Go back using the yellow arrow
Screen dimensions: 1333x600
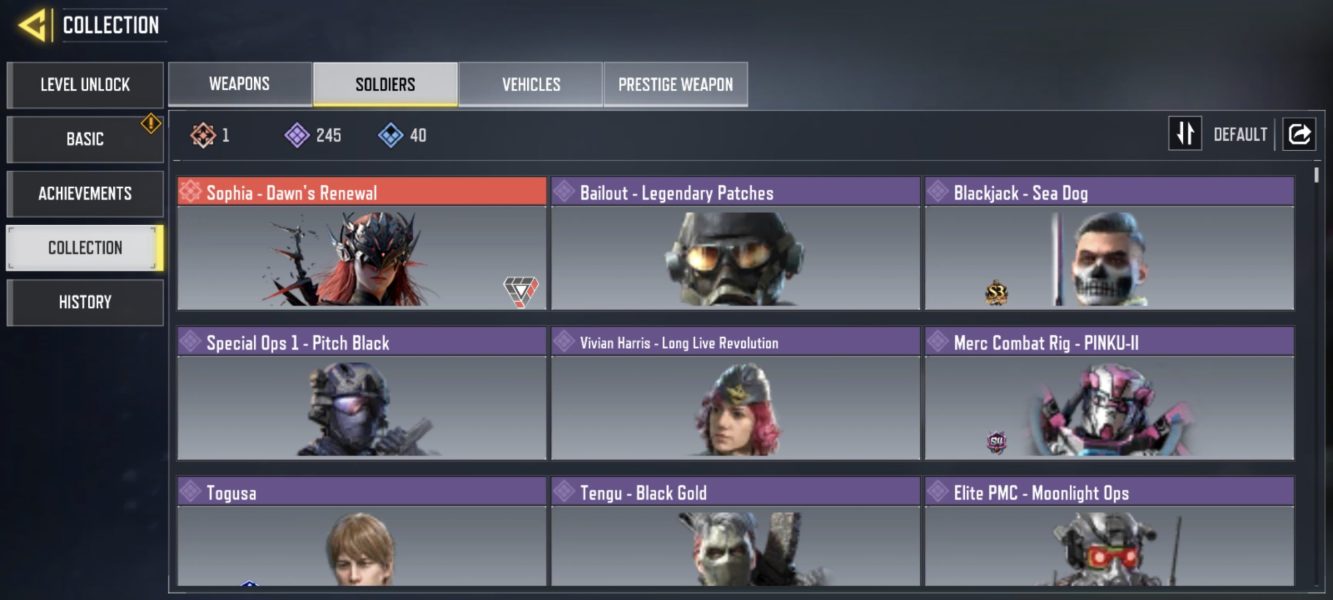point(33,25)
